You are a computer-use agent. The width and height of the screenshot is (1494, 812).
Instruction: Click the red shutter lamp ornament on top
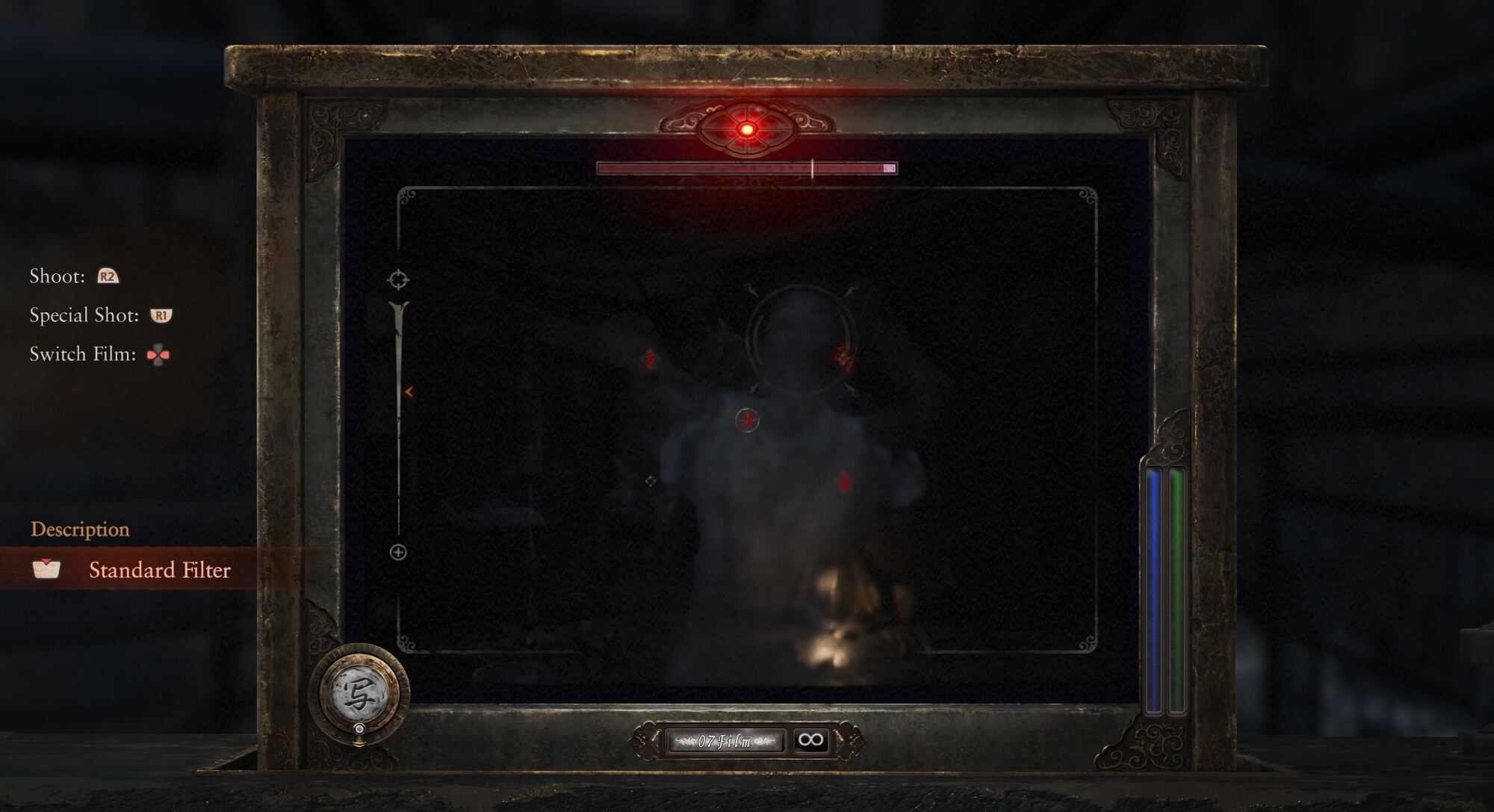pos(747,129)
